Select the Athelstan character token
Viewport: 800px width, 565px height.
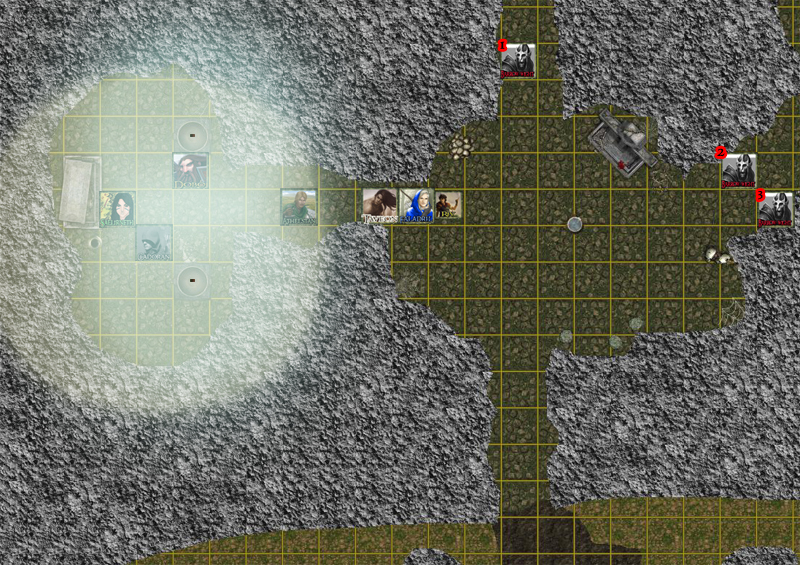298,207
